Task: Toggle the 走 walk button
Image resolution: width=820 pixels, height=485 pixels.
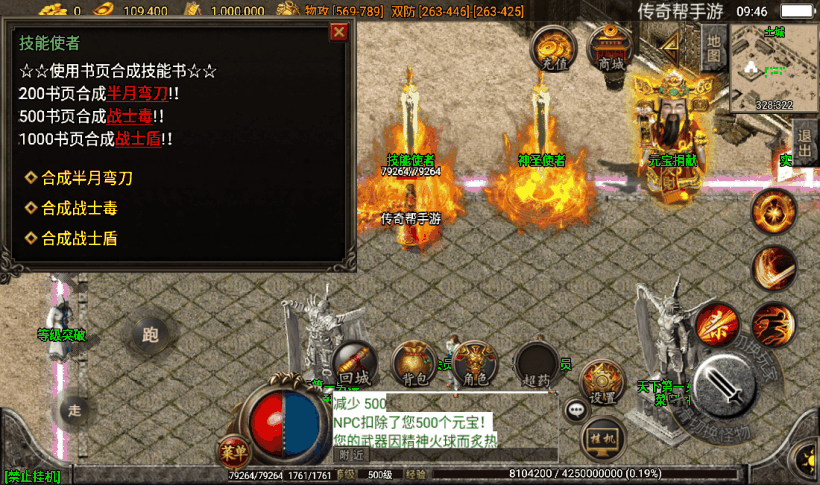Action: [75, 409]
